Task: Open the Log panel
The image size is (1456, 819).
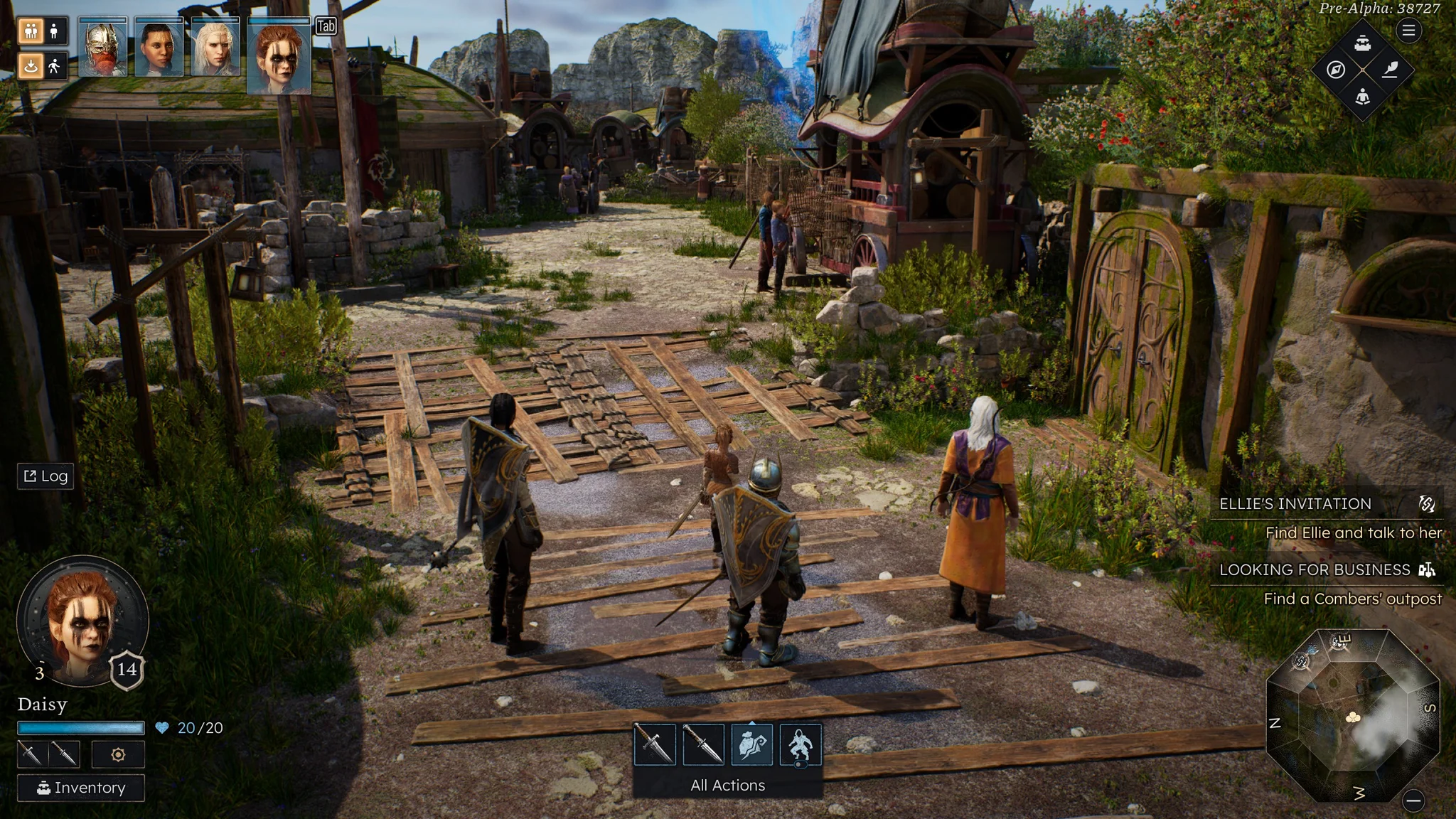Action: pos(45,476)
